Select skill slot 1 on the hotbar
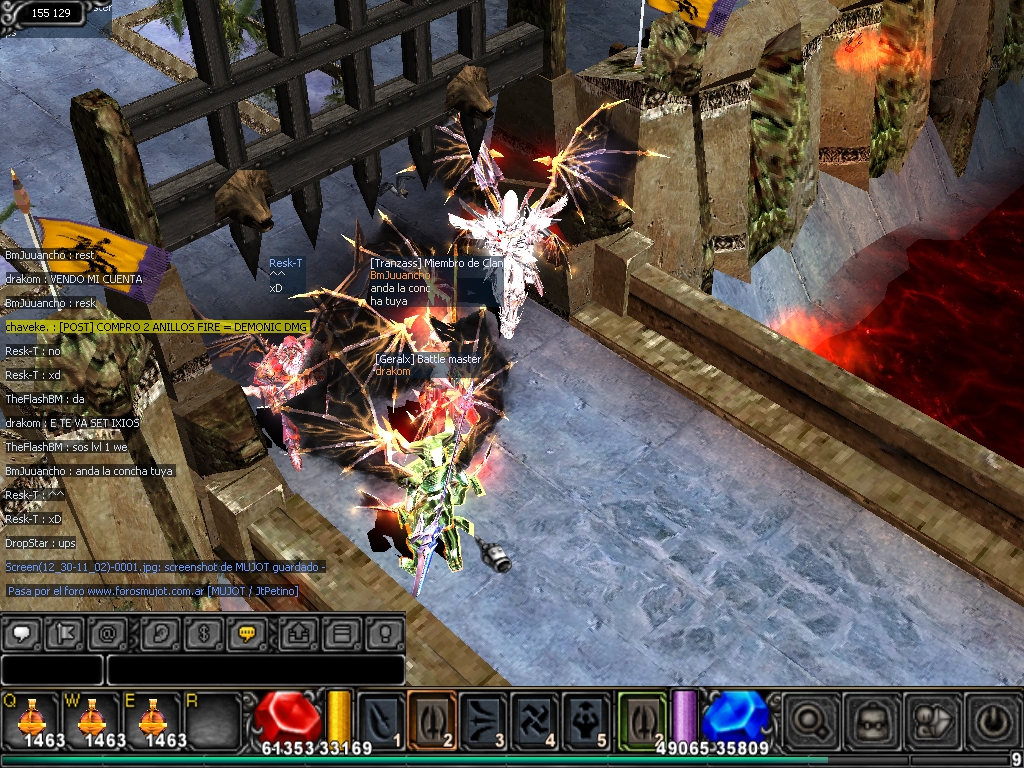1024x768 pixels. click(381, 718)
